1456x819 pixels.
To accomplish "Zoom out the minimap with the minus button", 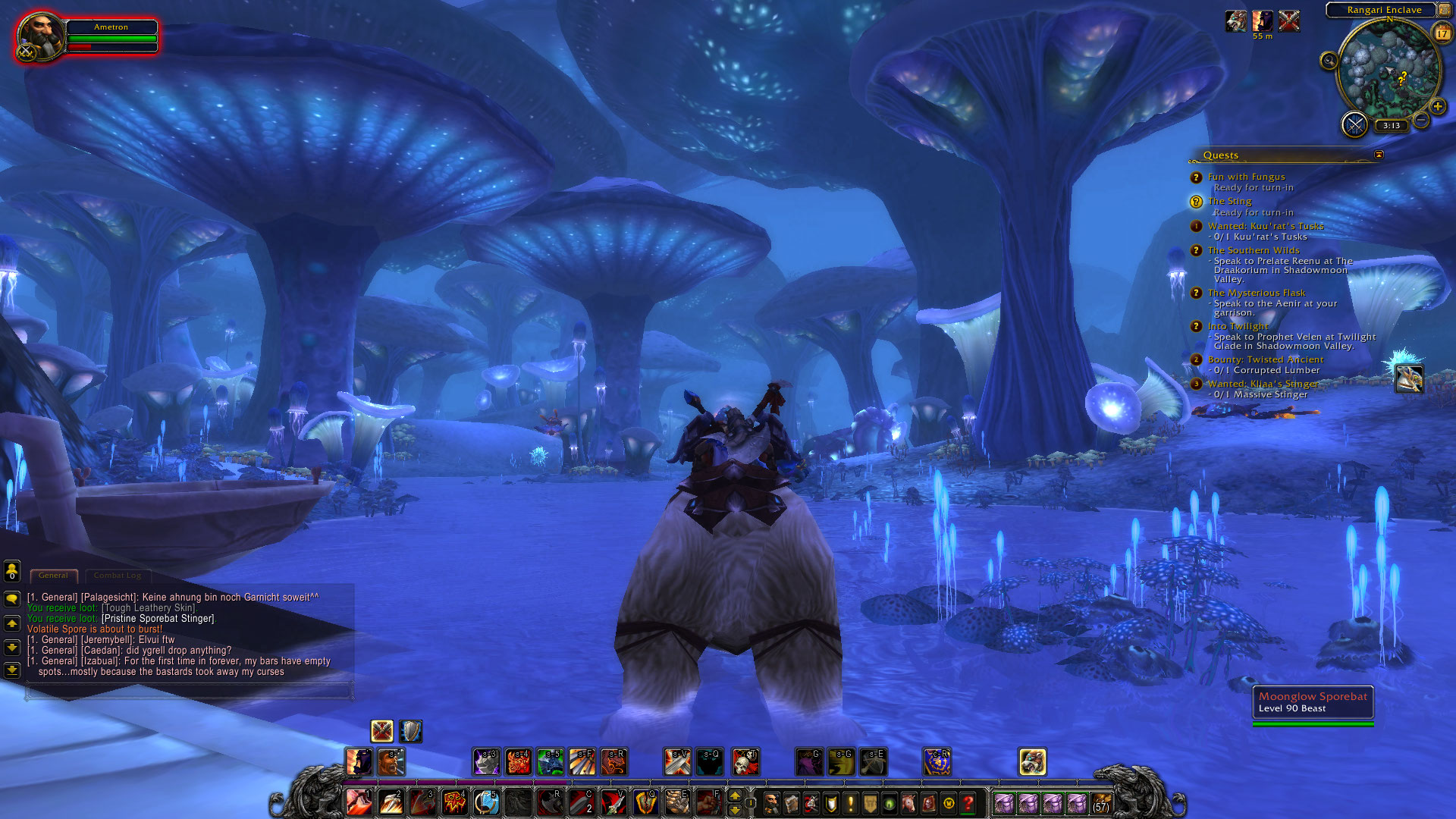I will click(1421, 120).
